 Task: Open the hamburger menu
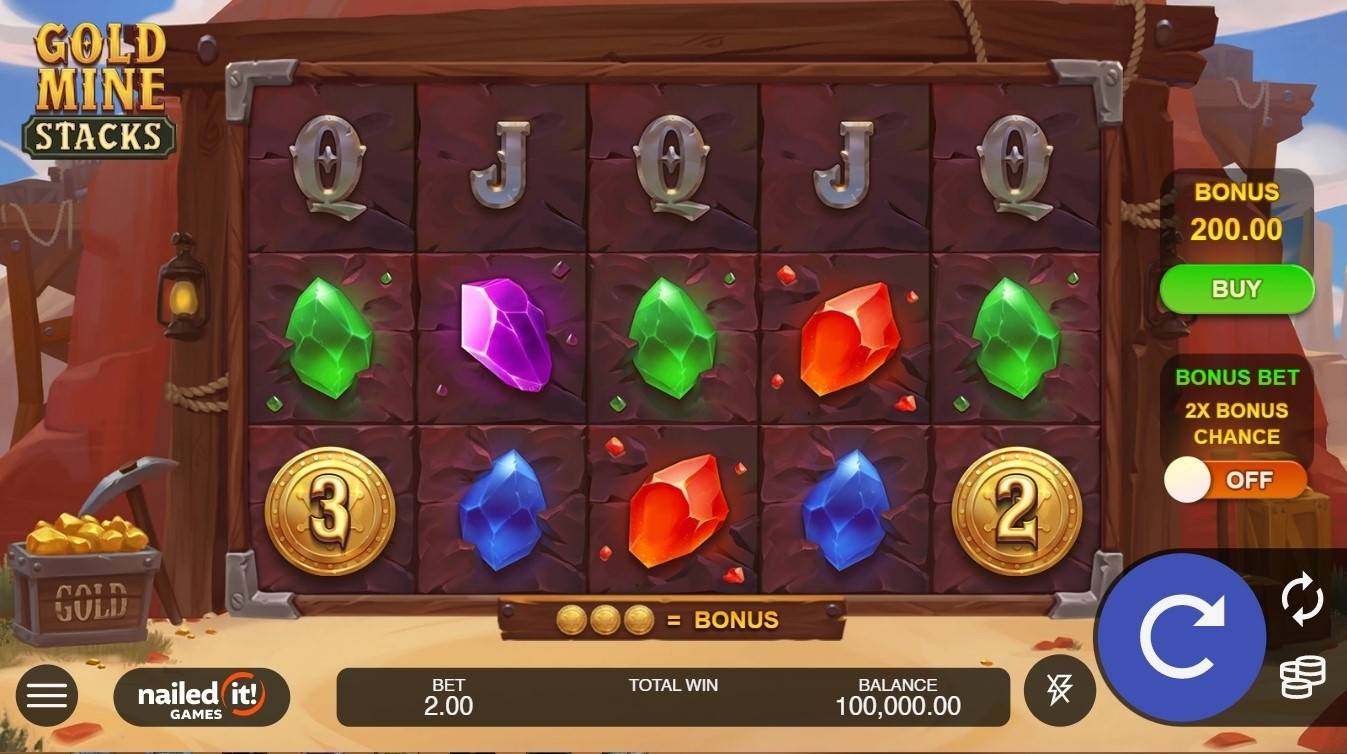(x=46, y=695)
